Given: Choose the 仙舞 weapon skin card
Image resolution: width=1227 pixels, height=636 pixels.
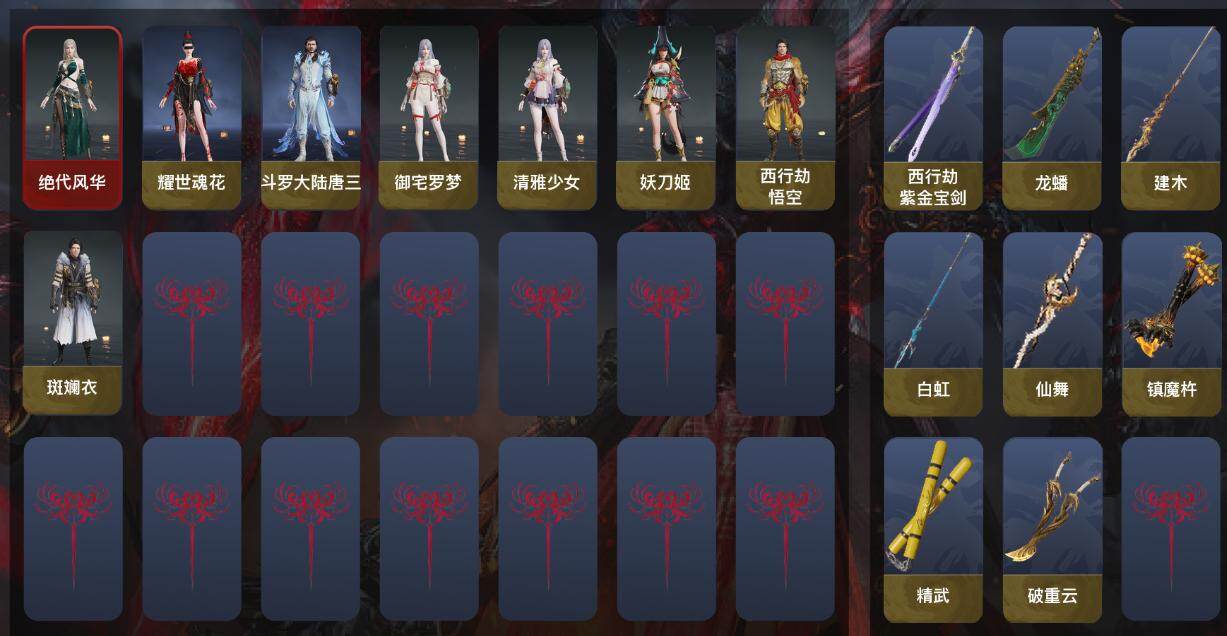Looking at the screenshot, I should 1052,323.
